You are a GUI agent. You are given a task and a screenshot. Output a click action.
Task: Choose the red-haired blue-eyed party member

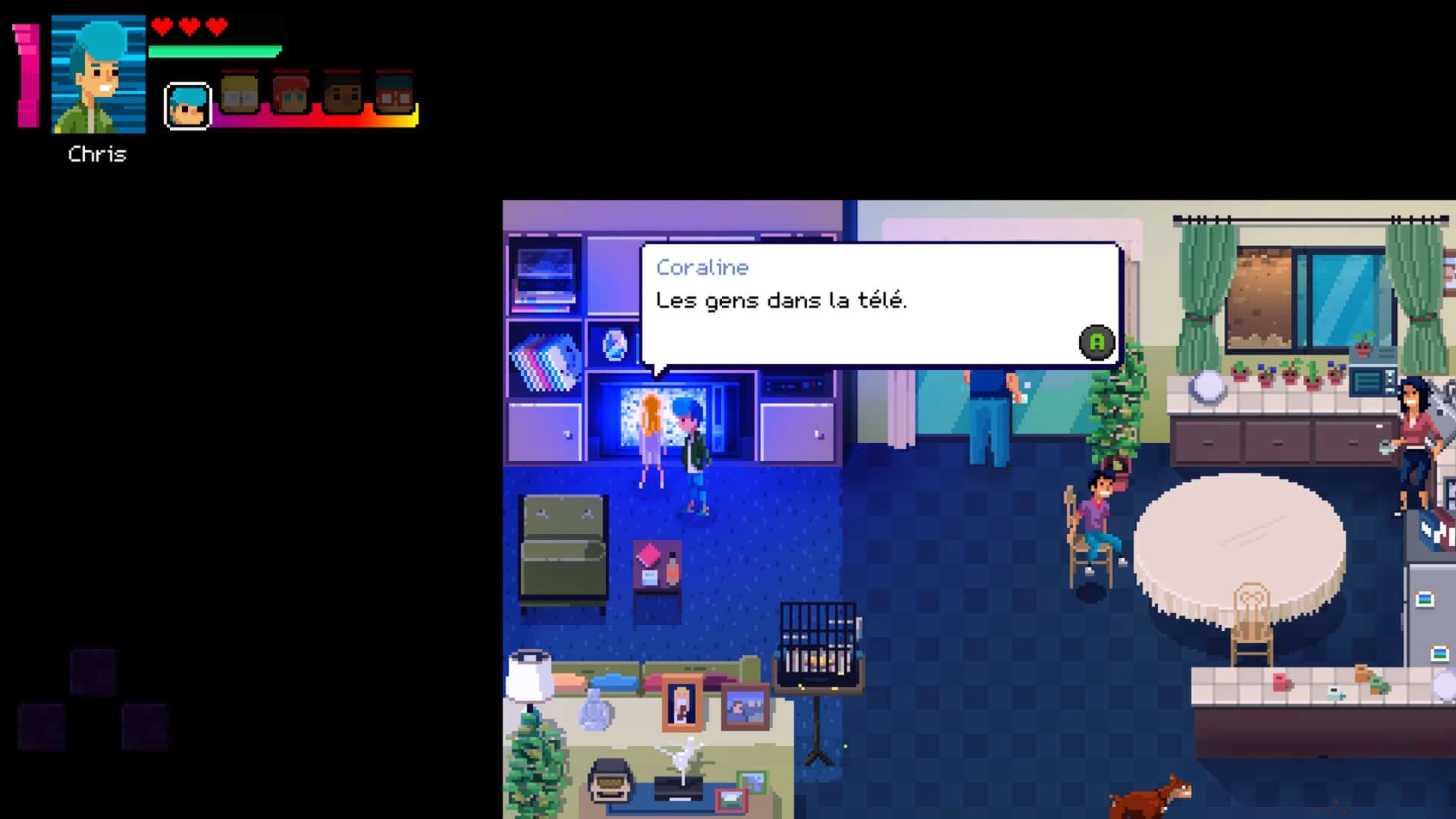coord(290,94)
